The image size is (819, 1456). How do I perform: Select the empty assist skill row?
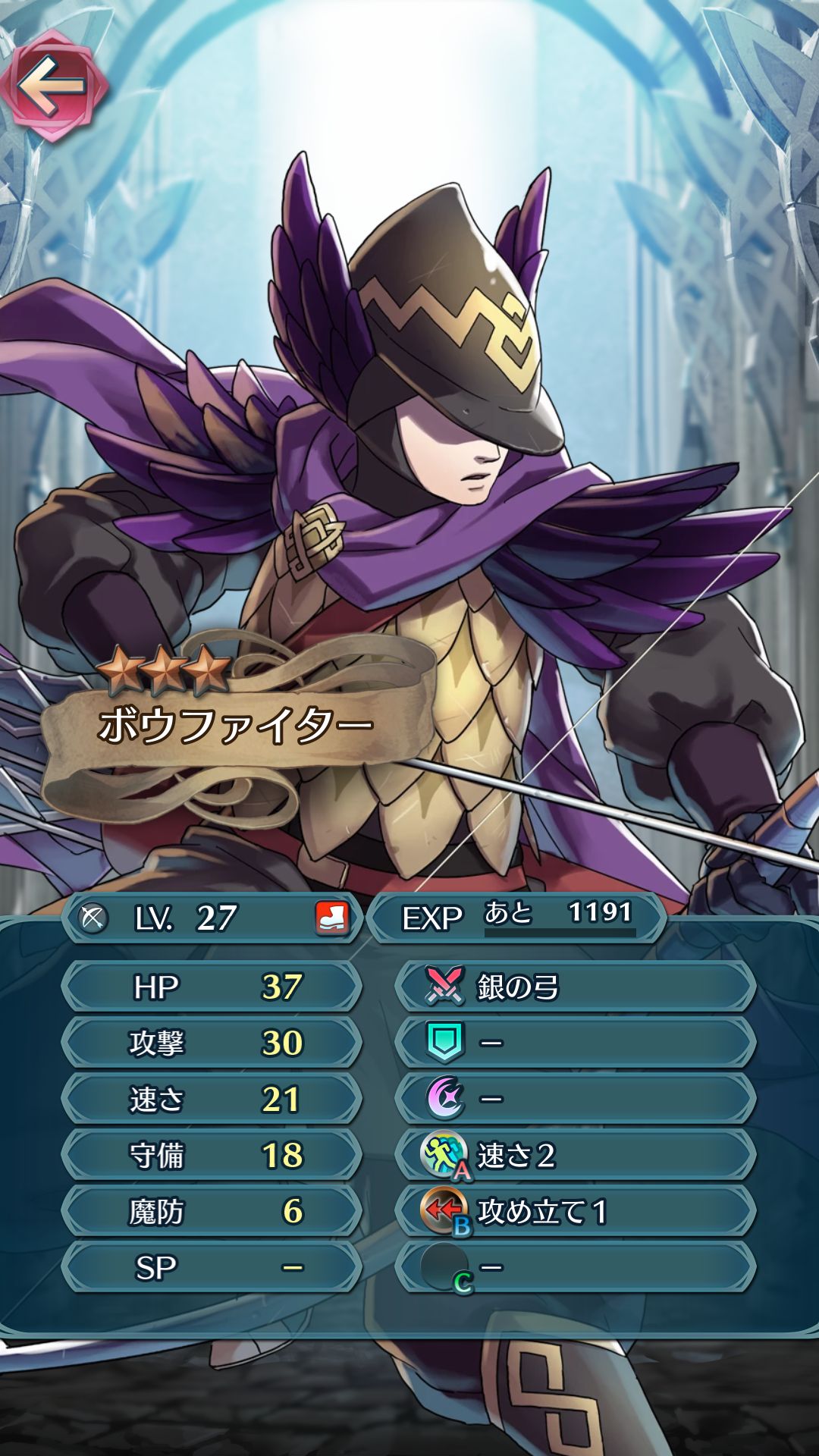tap(575, 1043)
